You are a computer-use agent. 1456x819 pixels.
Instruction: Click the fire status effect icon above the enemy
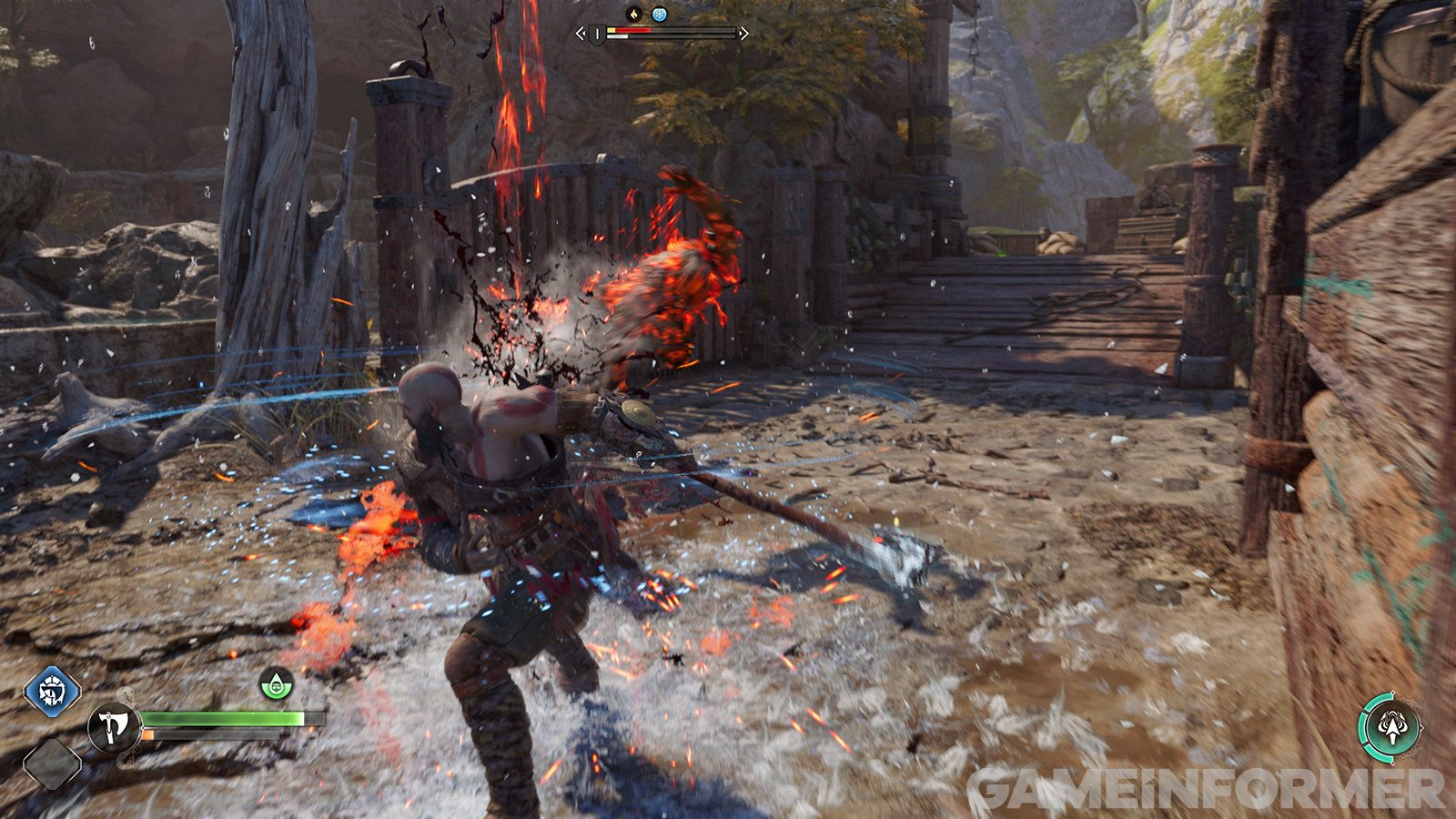coord(636,15)
